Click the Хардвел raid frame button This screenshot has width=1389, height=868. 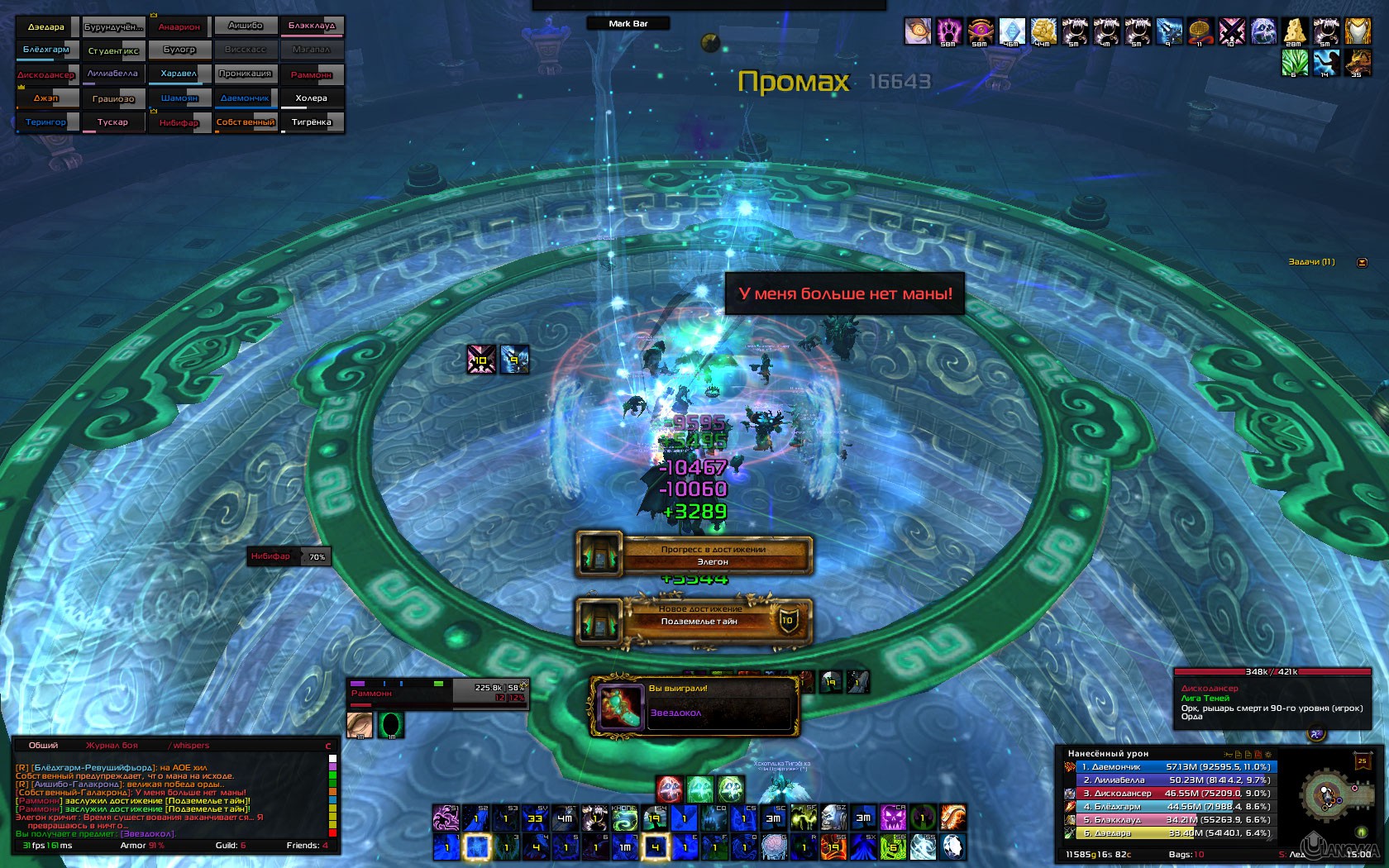click(180, 74)
